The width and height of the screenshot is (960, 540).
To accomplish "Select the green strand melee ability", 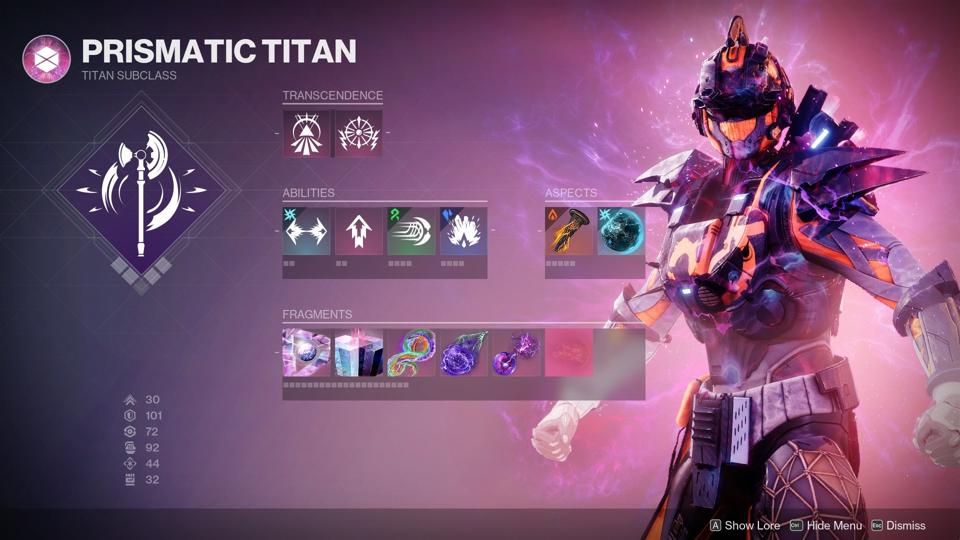I will 411,231.
